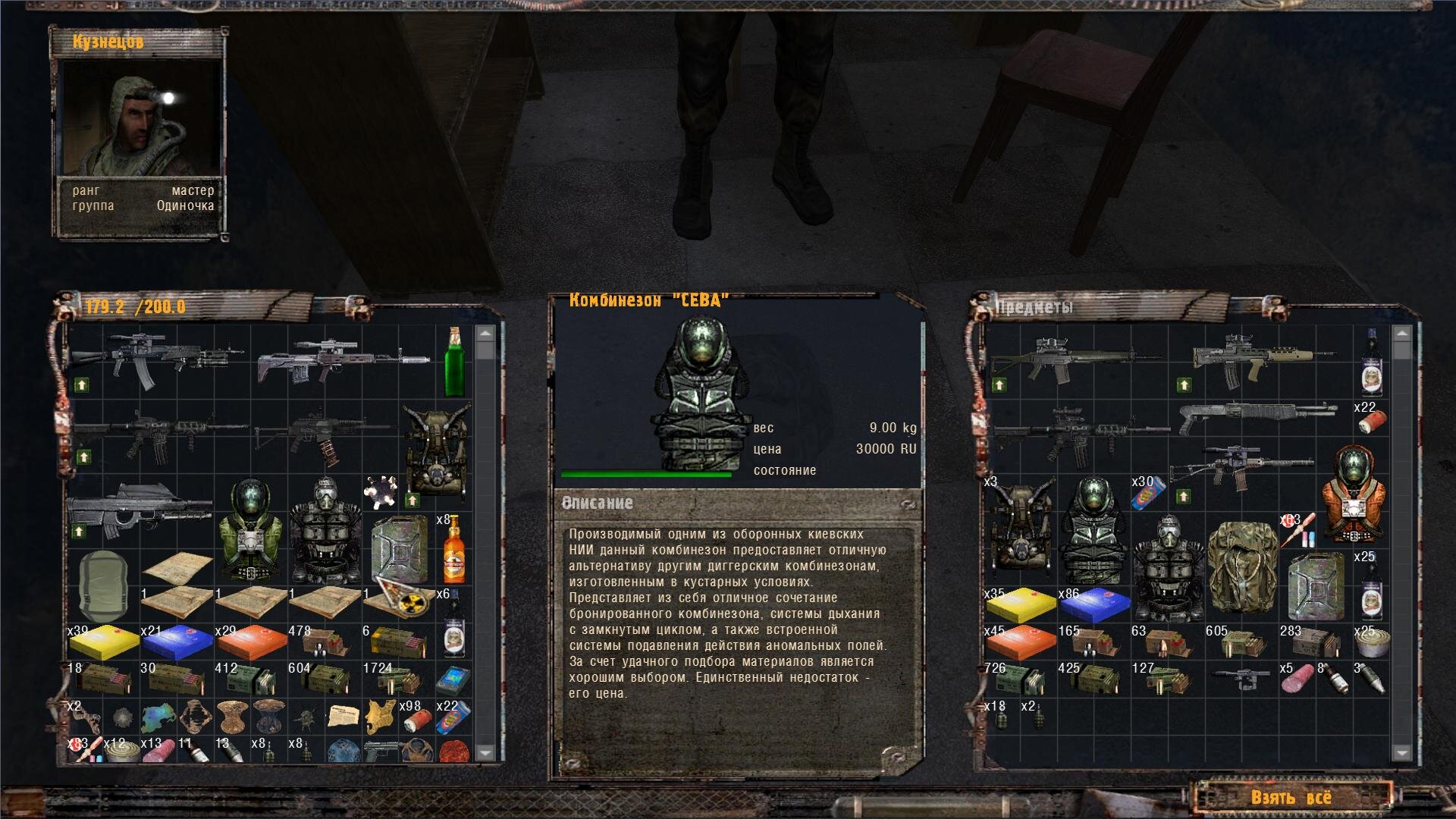This screenshot has width=1456, height=819.
Task: Choose the green sleeping bag item
Action: [x=103, y=585]
